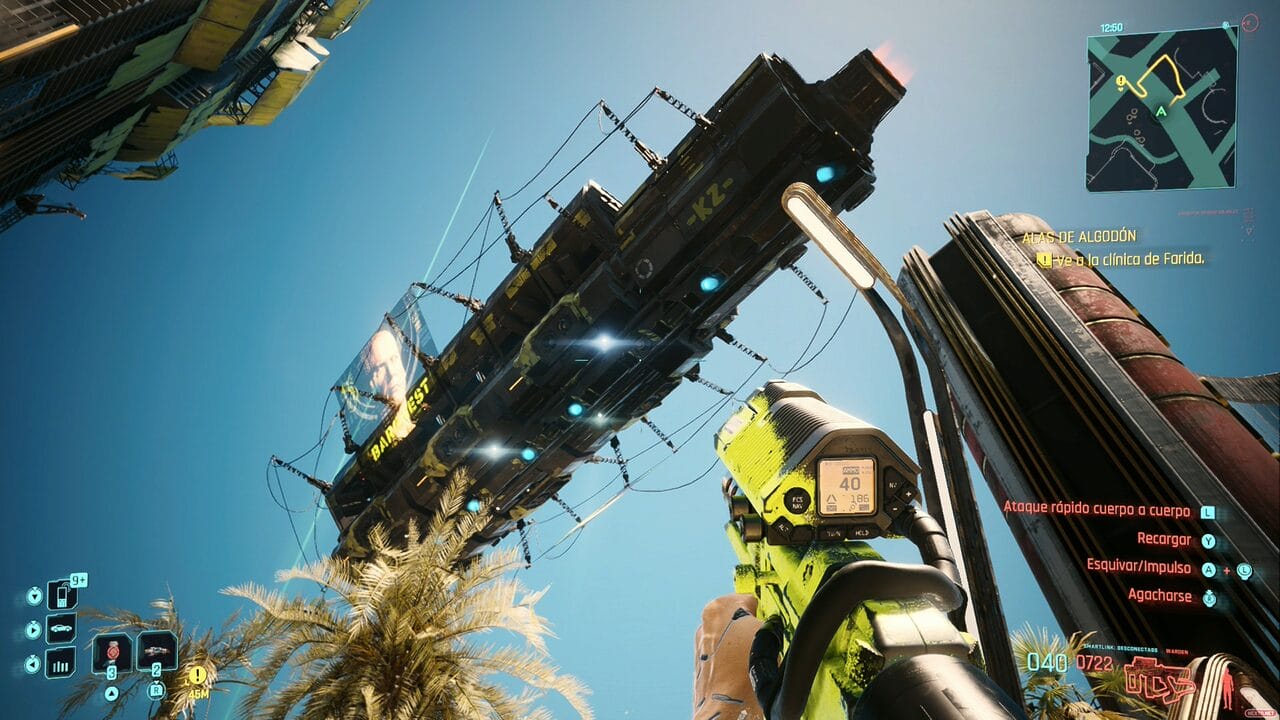The height and width of the screenshot is (720, 1280).
Task: Click the yellow objective distance marker
Action: (x=198, y=676)
